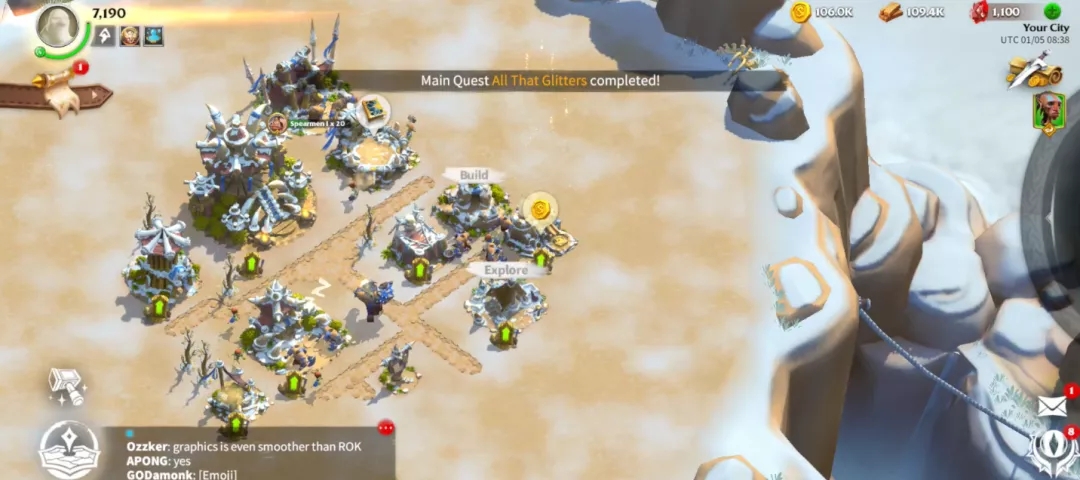Add gems with the green plus button

[x=1052, y=11]
